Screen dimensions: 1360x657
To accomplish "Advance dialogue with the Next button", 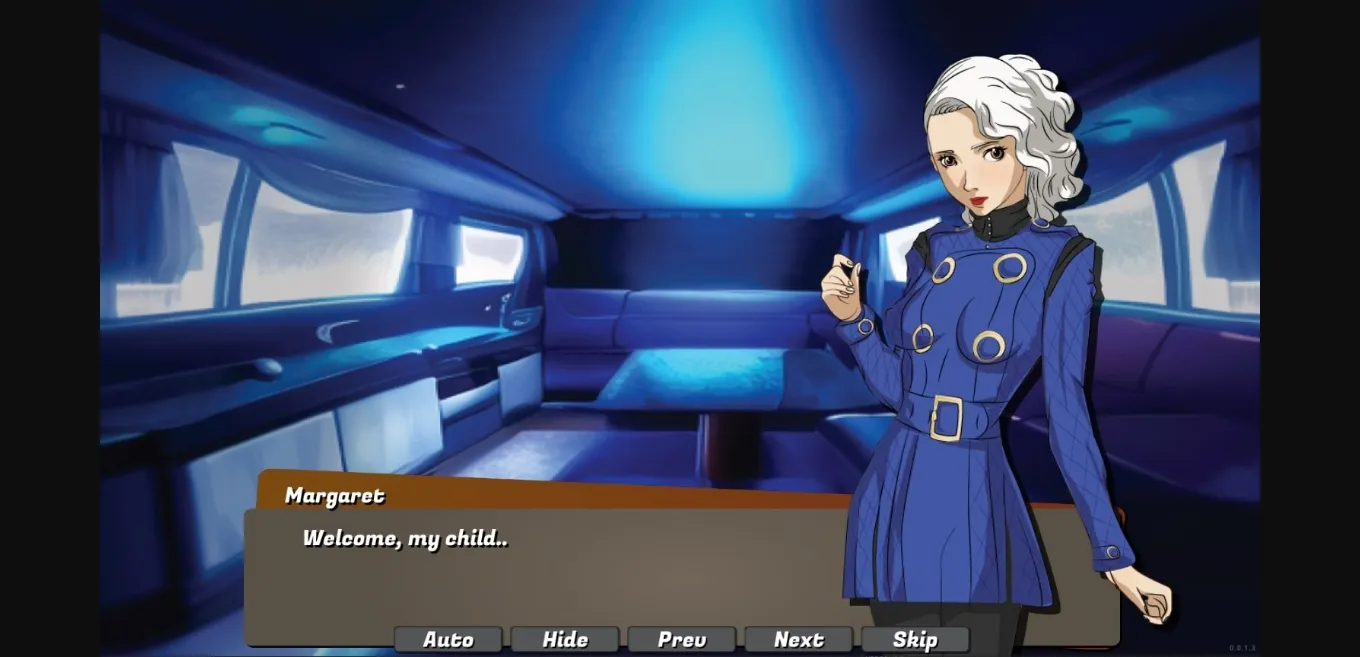I will pos(799,640).
